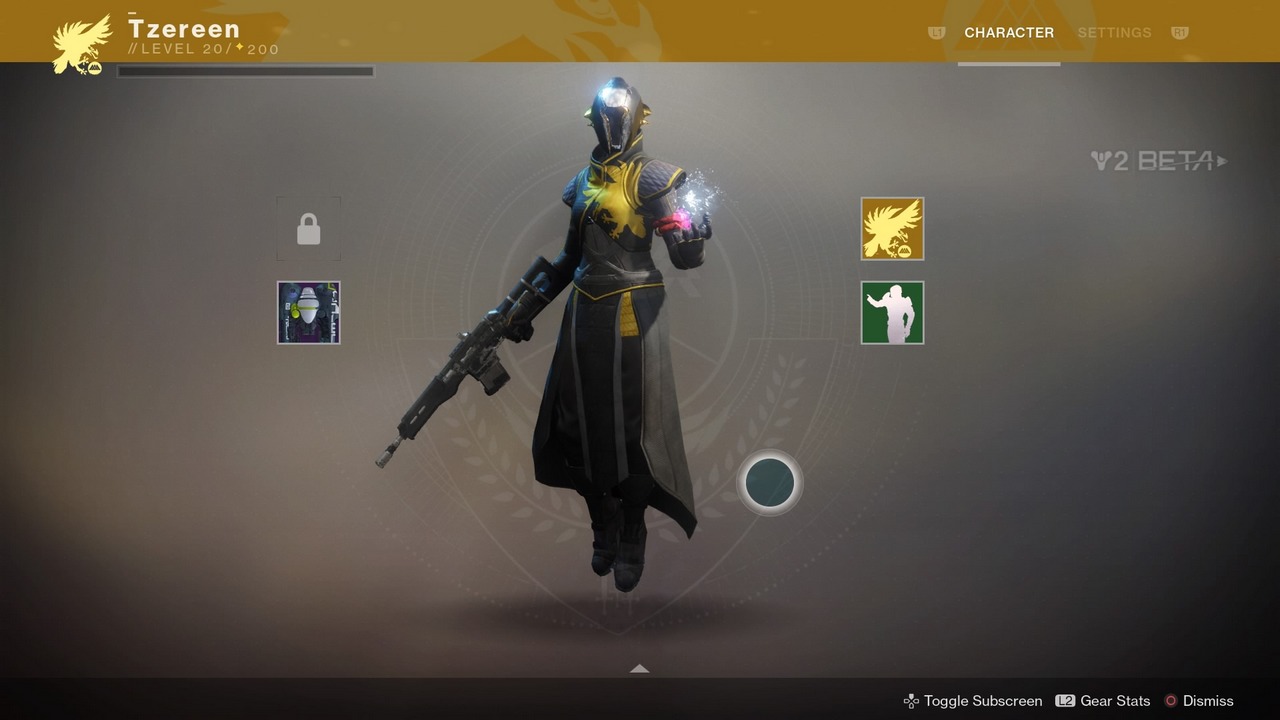The height and width of the screenshot is (720, 1280).
Task: Switch to the Settings tab
Action: 1114,33
